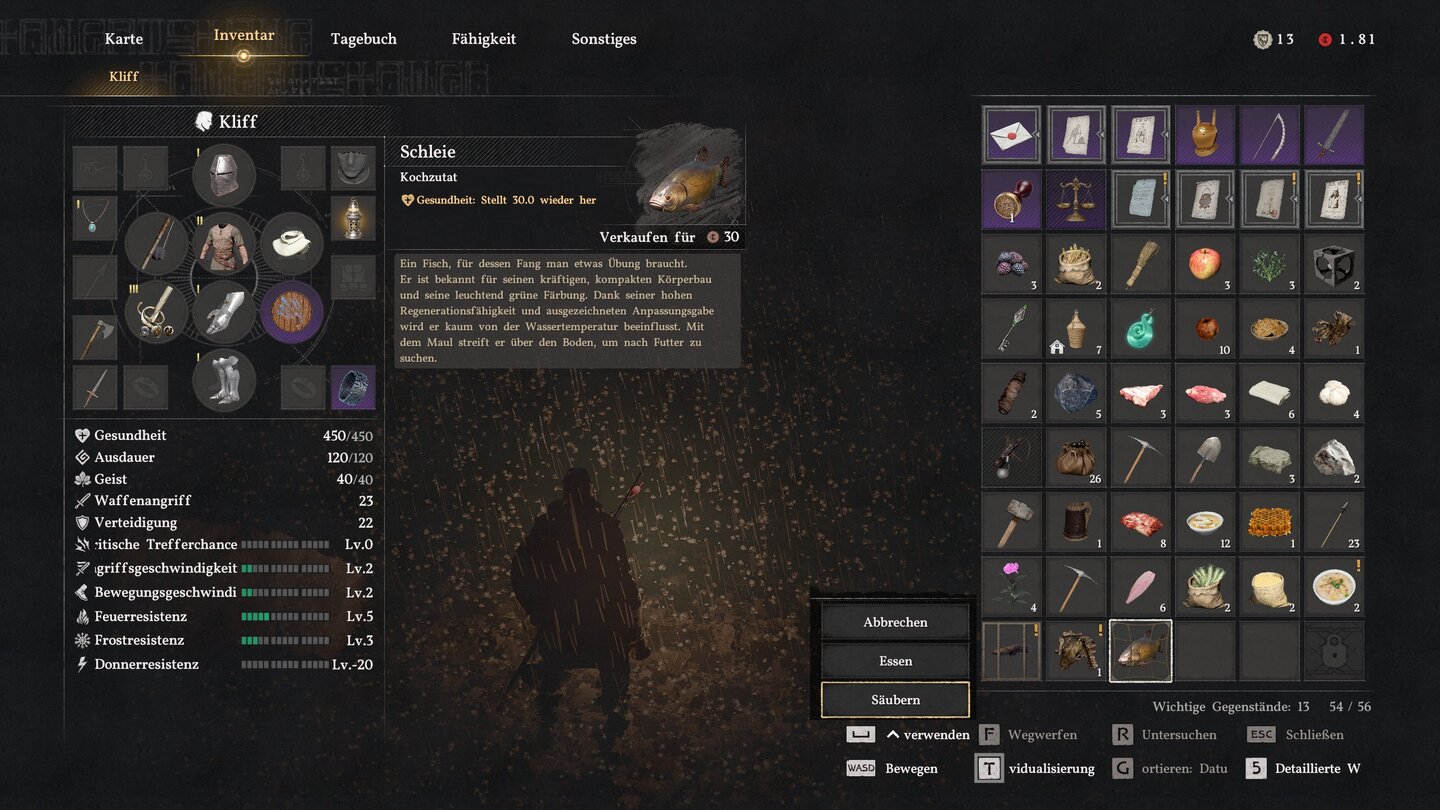1440x810 pixels.
Task: Select Essen to eat the fish
Action: [x=895, y=661]
